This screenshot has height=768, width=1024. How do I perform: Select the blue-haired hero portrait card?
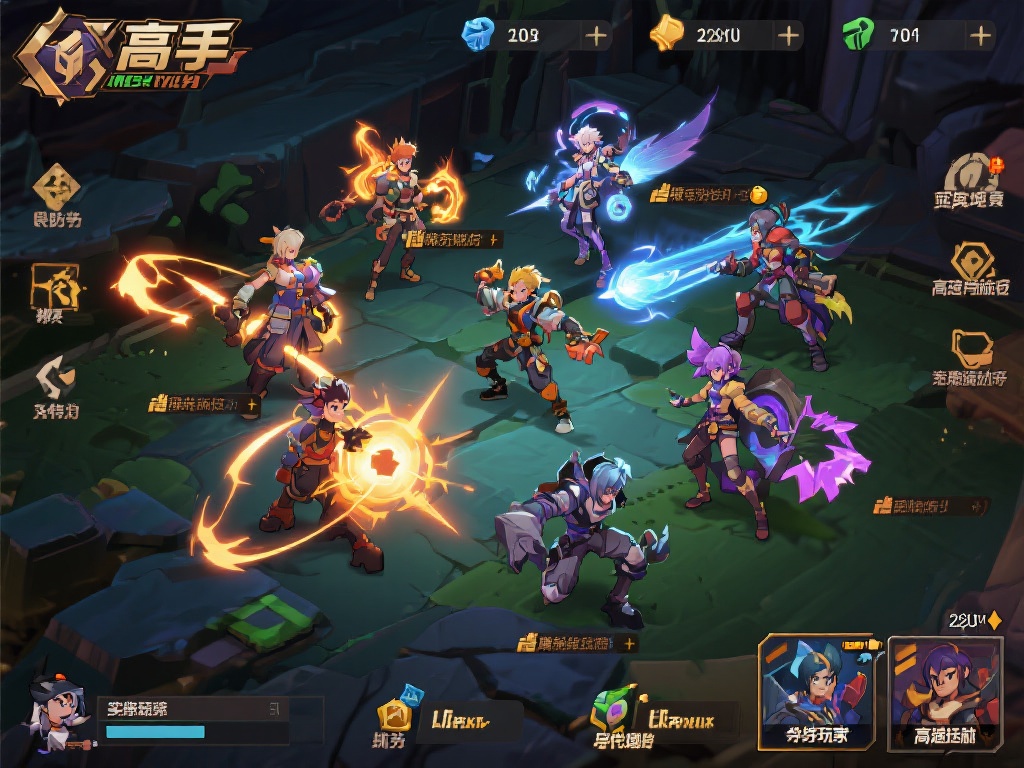tap(816, 692)
